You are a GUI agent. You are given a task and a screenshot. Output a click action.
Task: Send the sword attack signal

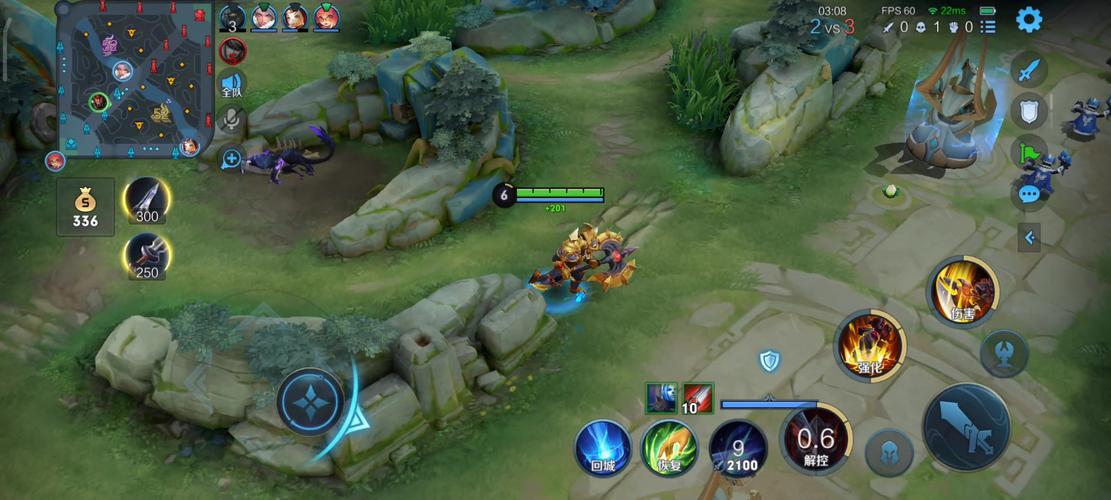[x=1029, y=70]
